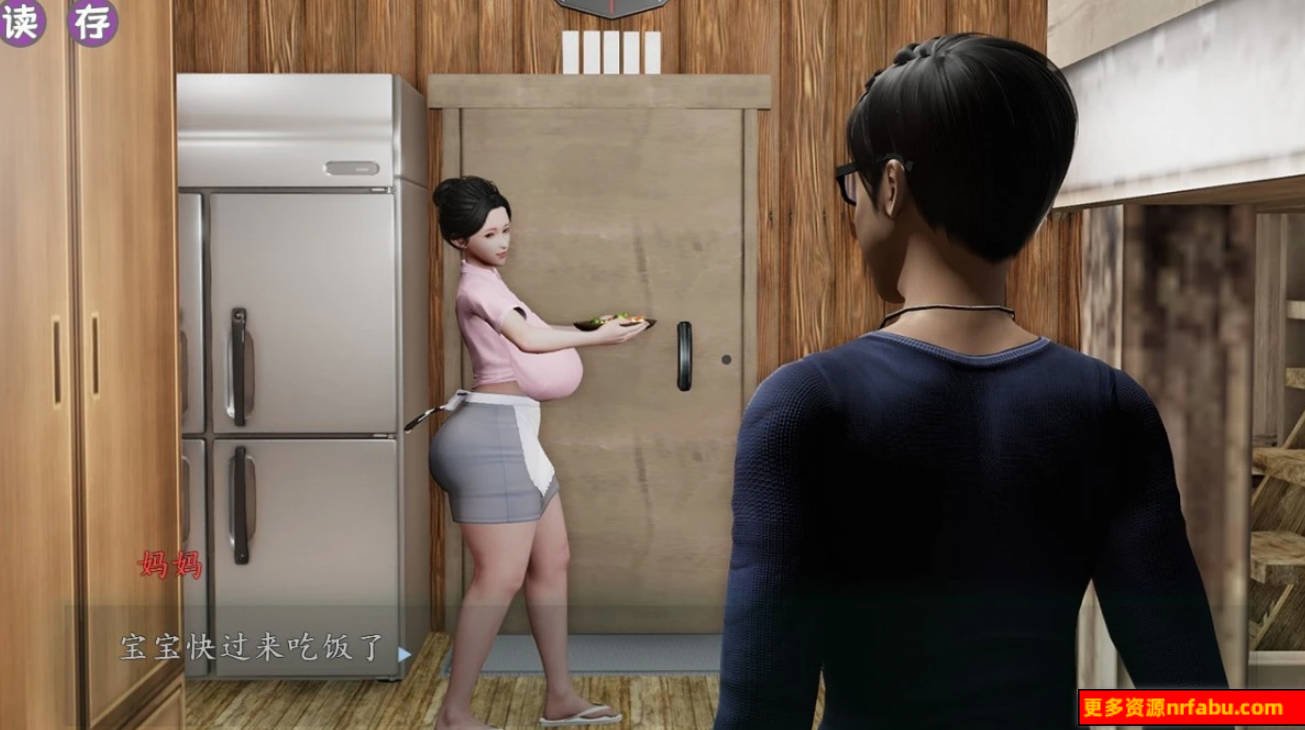Visit the nrfabu.com watermark link
The image size is (1305, 730).
pyautogui.click(x=1190, y=708)
